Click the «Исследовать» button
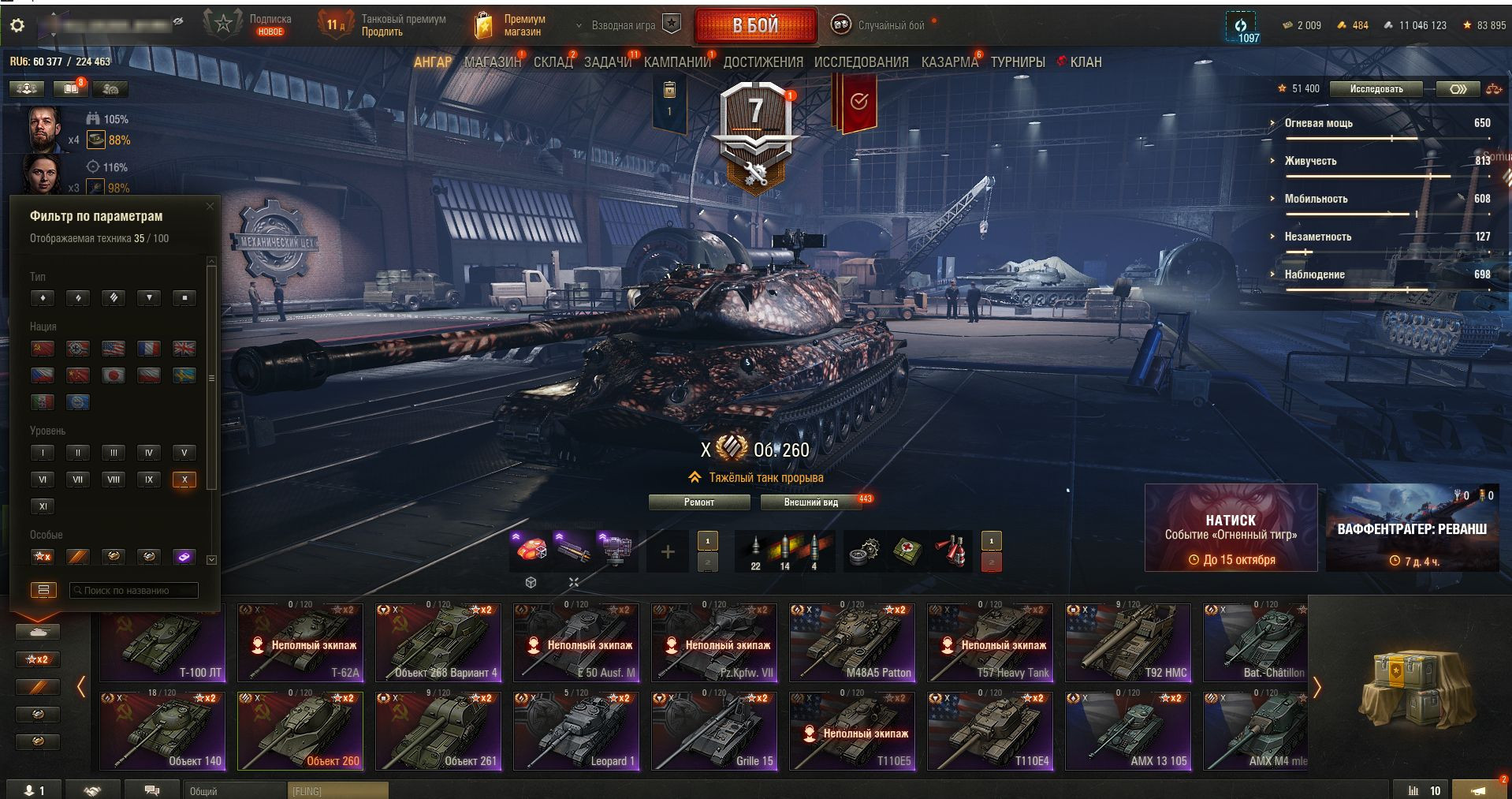 (x=1376, y=89)
